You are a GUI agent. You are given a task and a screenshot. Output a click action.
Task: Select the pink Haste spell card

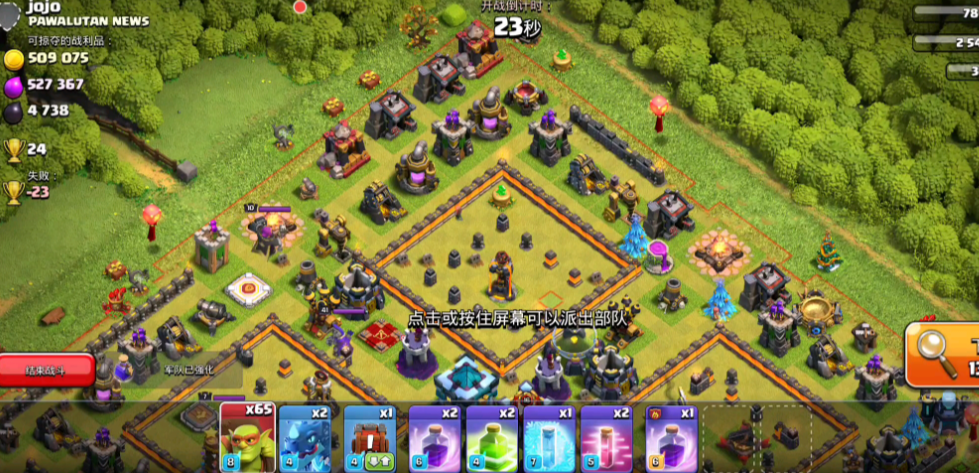pos(607,438)
